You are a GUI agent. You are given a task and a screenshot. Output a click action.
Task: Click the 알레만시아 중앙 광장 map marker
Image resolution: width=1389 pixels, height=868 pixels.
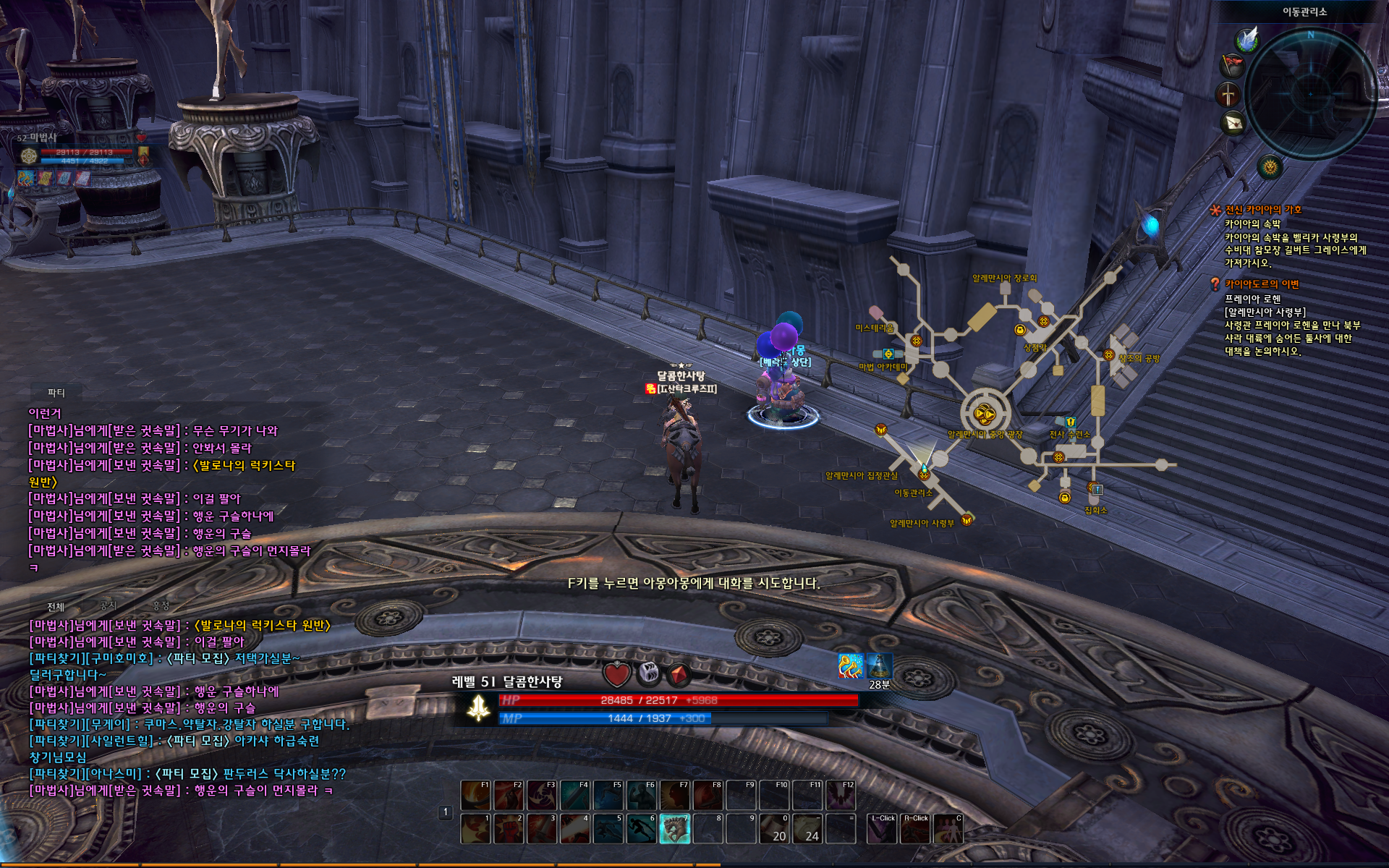[985, 414]
